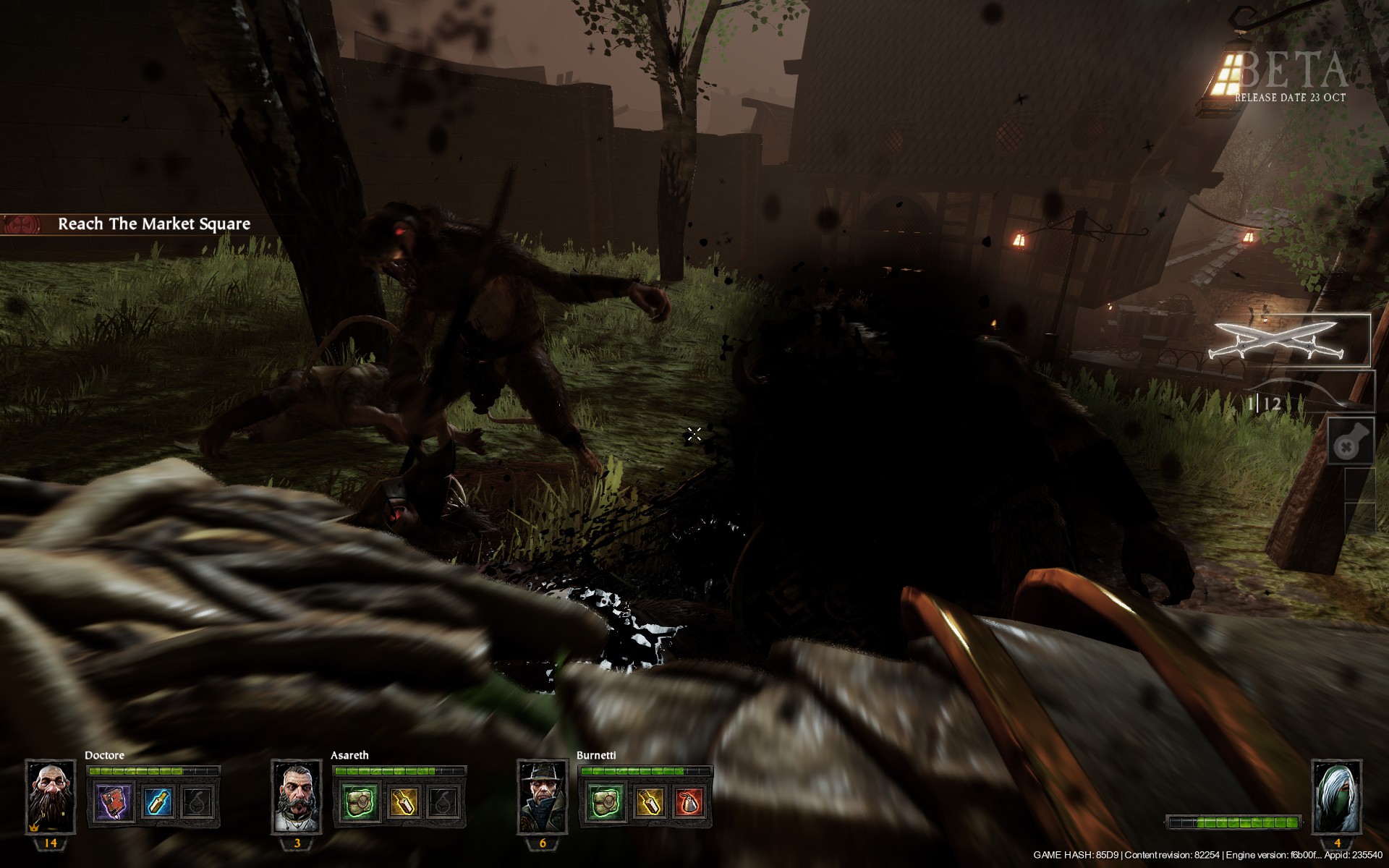Select Doctore's red tome item
Screen dimensions: 1389x868
[116, 804]
